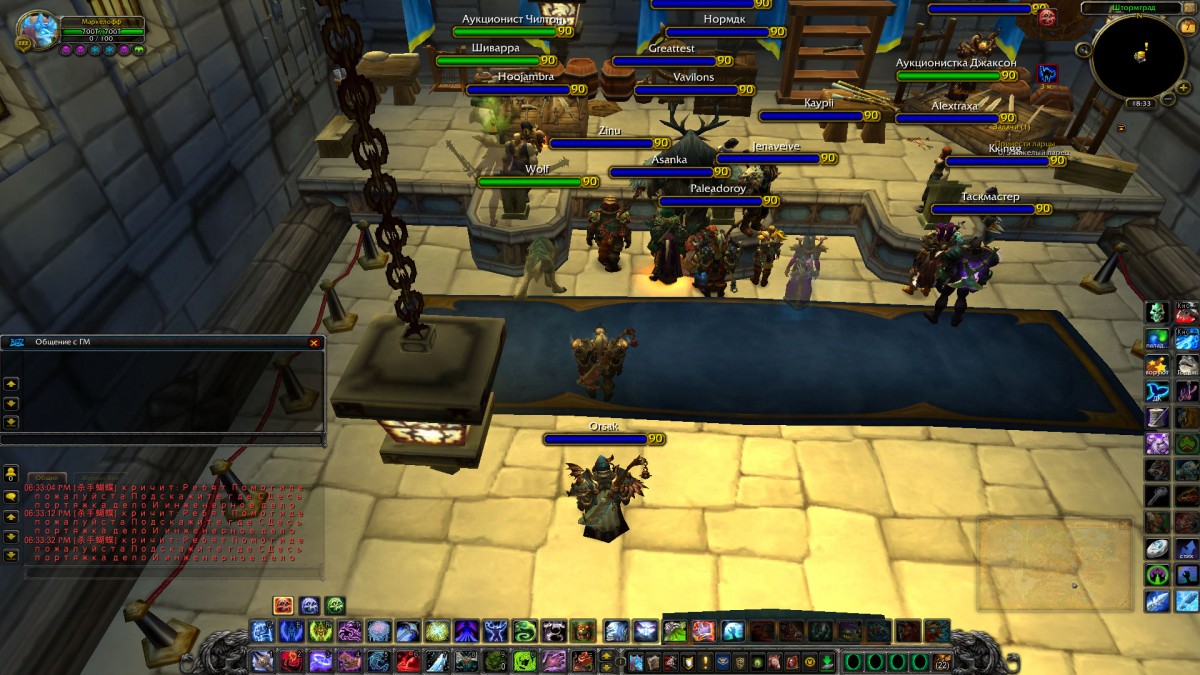The width and height of the screenshot is (1200, 675).
Task: Click the red skull debuff icon
Action: [x=1047, y=17]
